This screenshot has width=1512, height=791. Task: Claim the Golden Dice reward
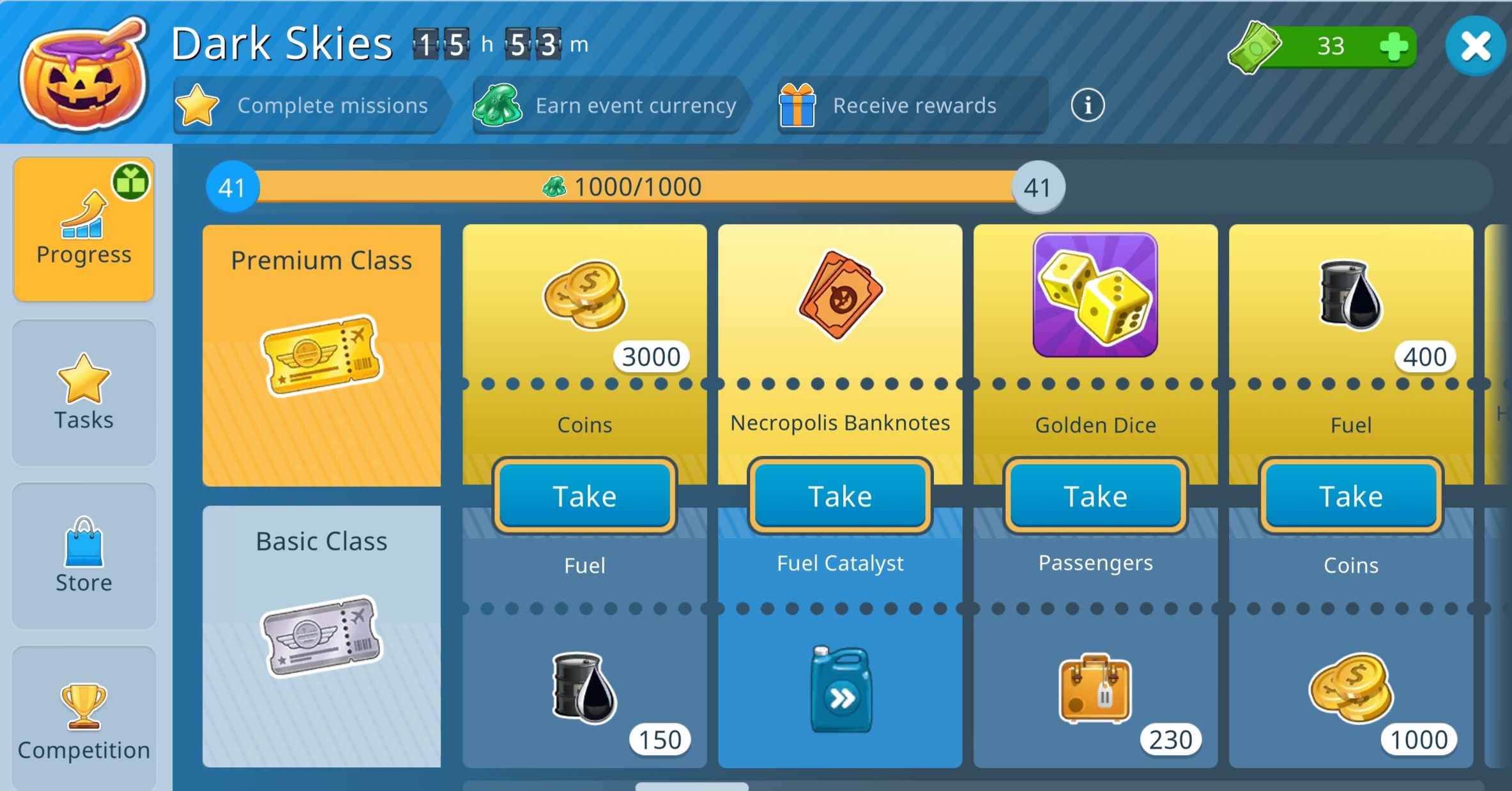(1096, 496)
